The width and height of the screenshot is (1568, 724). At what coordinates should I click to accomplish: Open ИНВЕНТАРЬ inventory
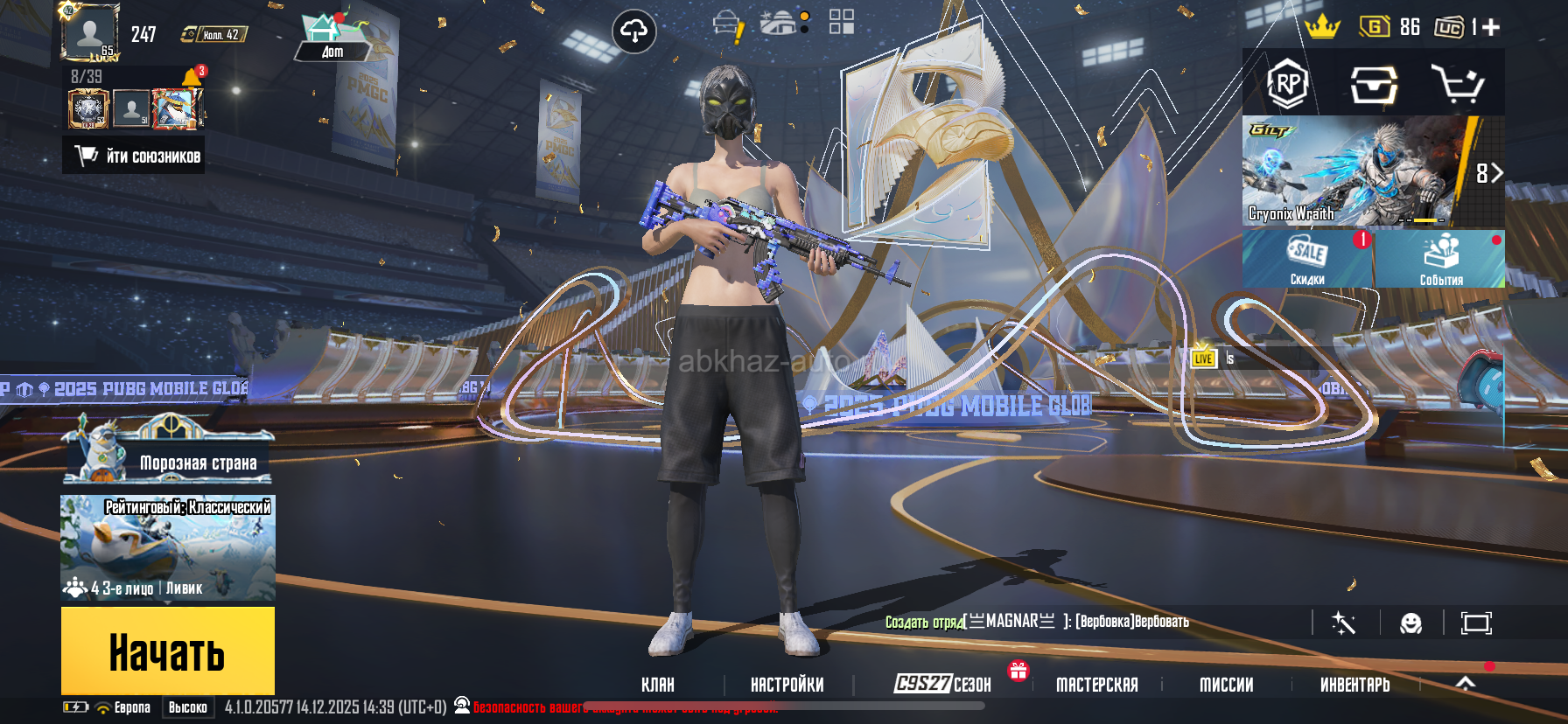[x=1354, y=685]
